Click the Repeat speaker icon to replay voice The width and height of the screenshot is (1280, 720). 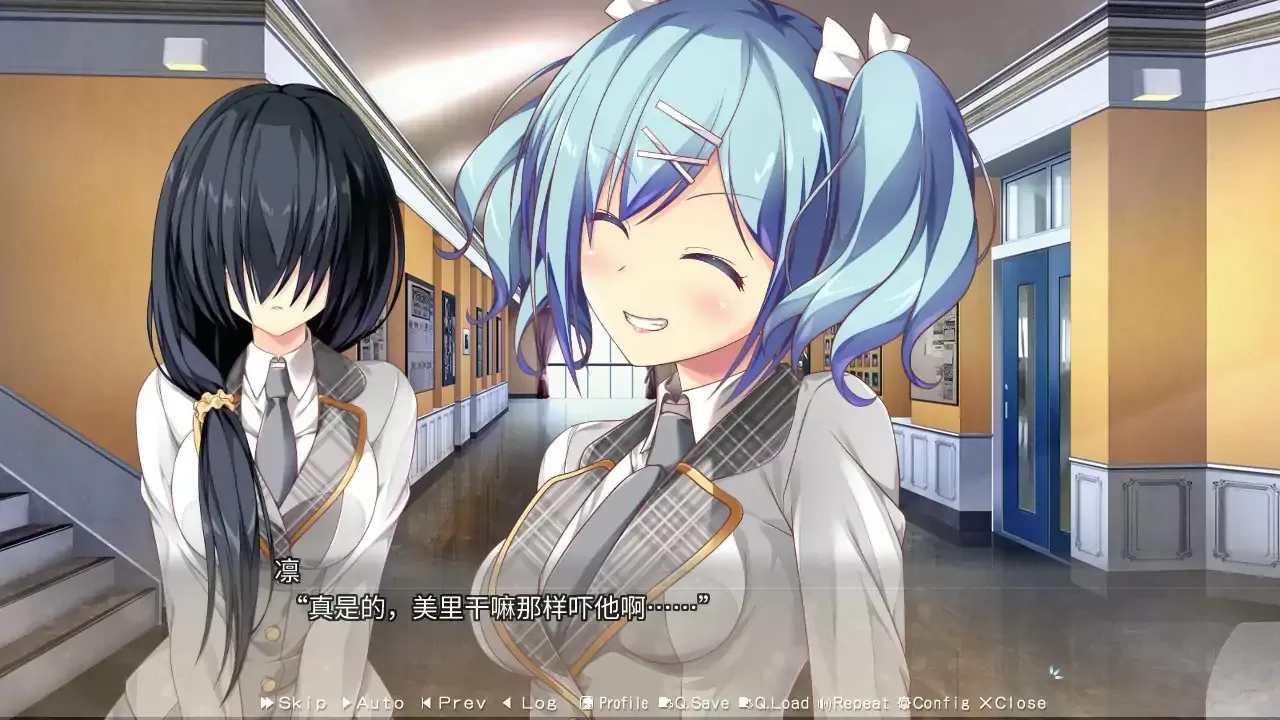822,702
